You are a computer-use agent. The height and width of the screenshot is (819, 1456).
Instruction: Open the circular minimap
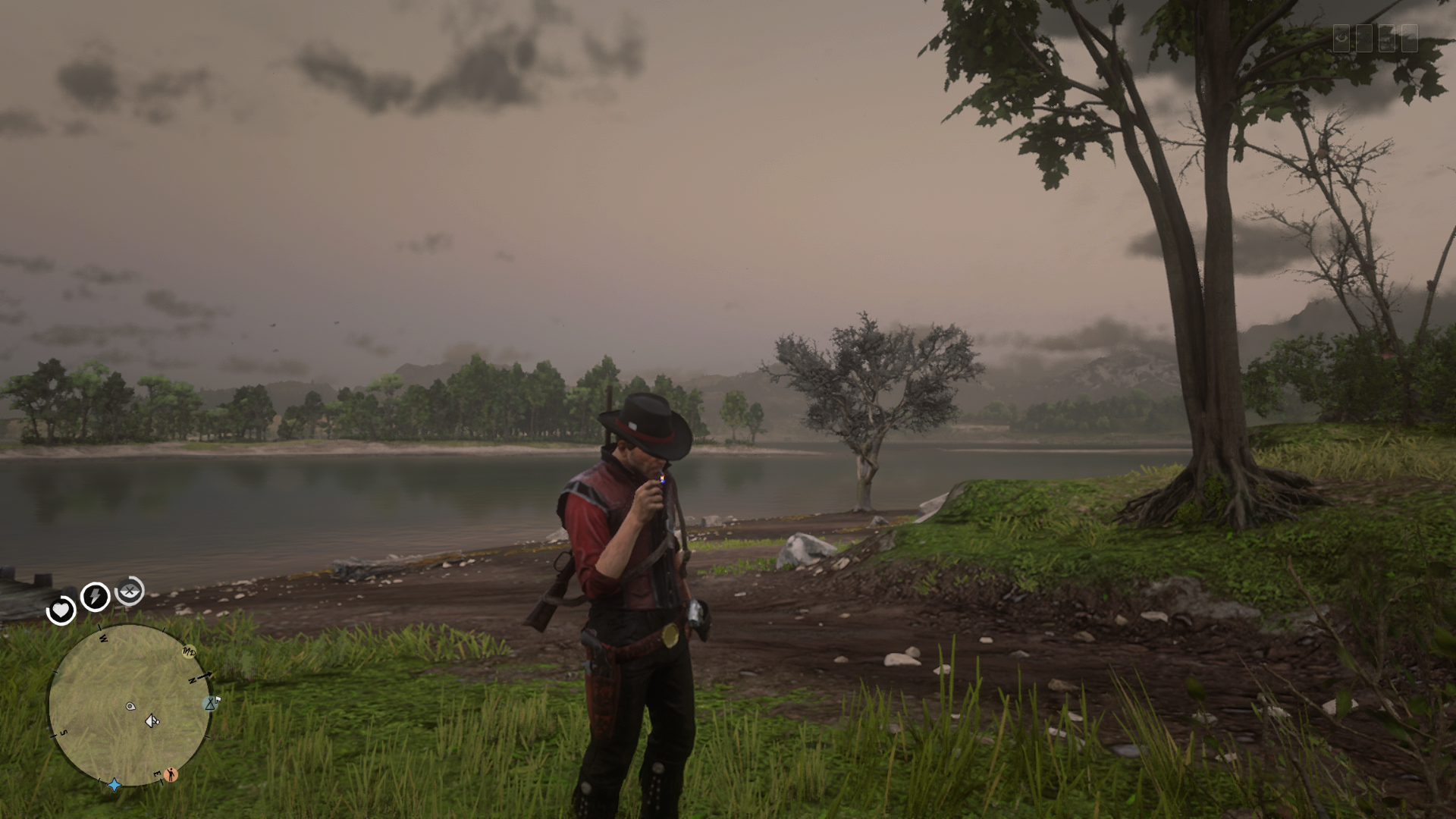point(129,705)
